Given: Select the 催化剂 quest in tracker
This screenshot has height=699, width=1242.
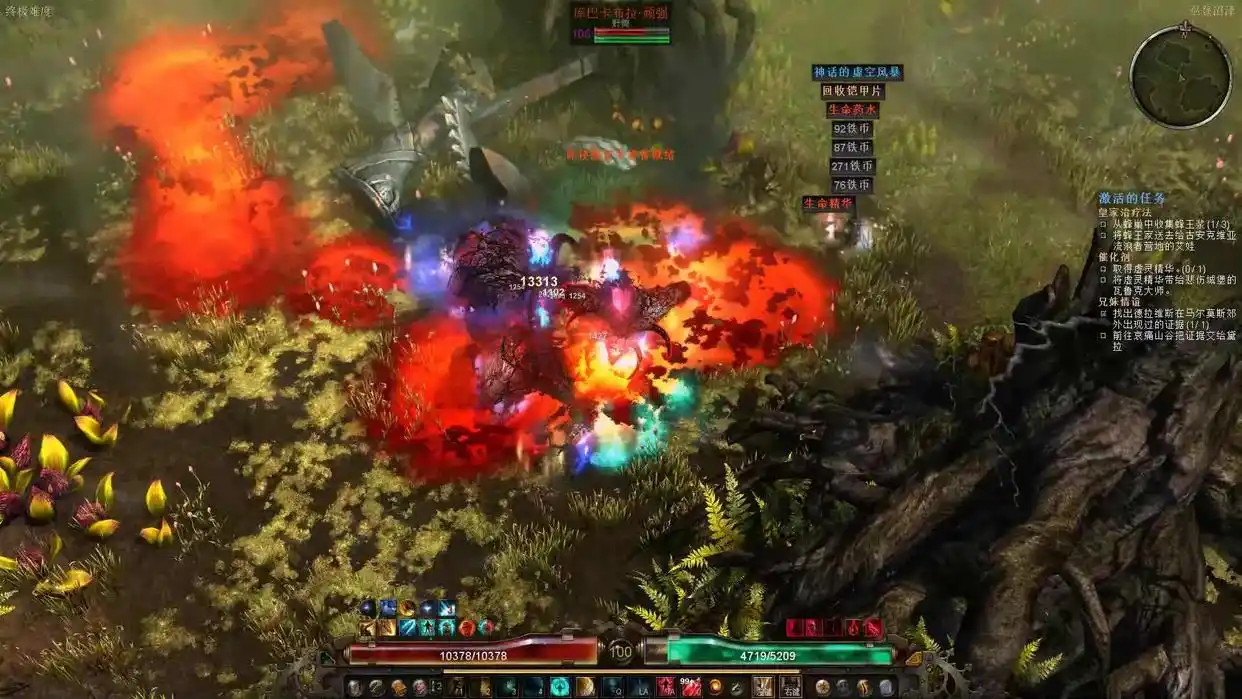Looking at the screenshot, I should pos(1113,257).
